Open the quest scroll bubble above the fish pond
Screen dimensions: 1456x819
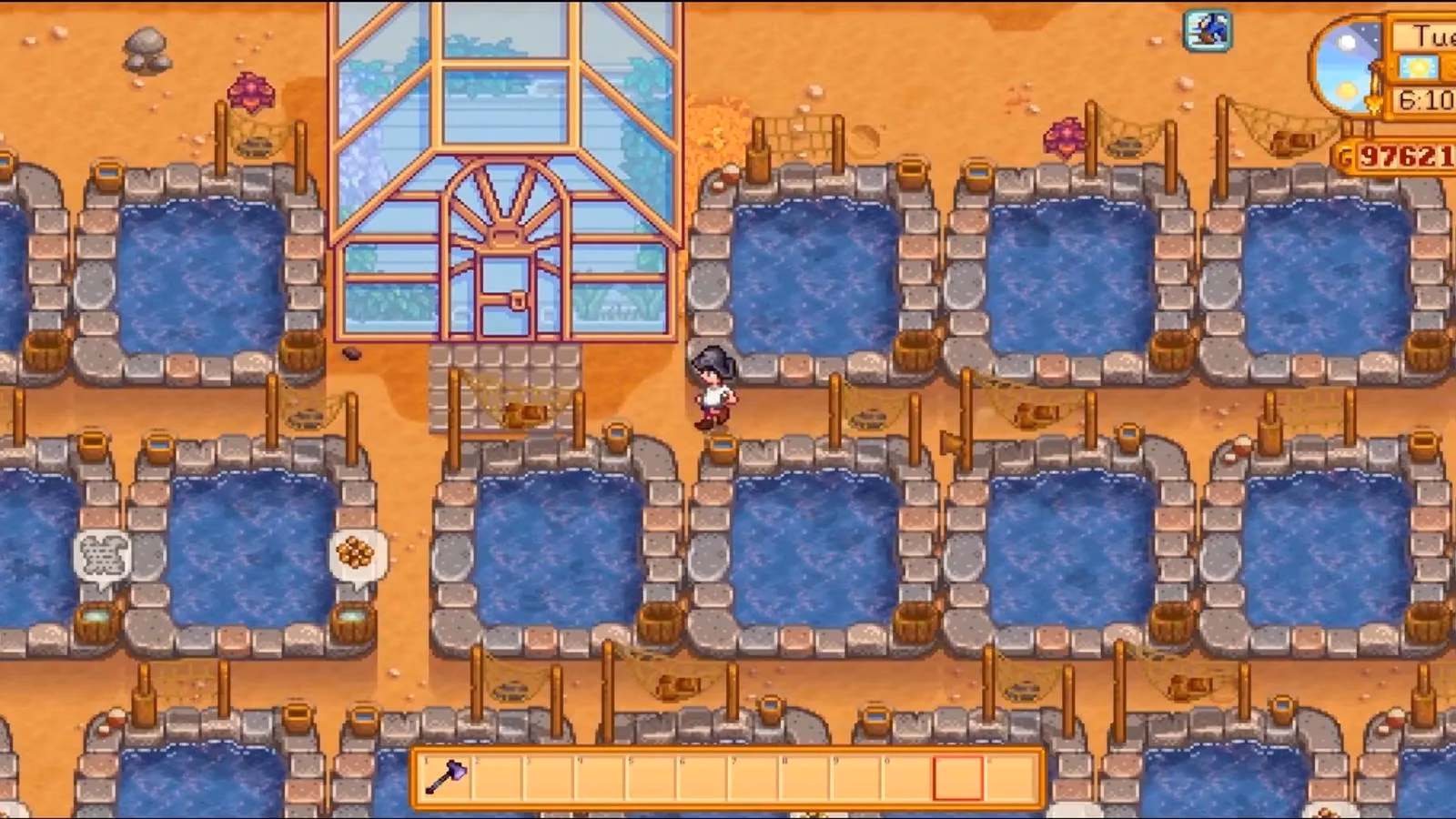click(x=103, y=555)
